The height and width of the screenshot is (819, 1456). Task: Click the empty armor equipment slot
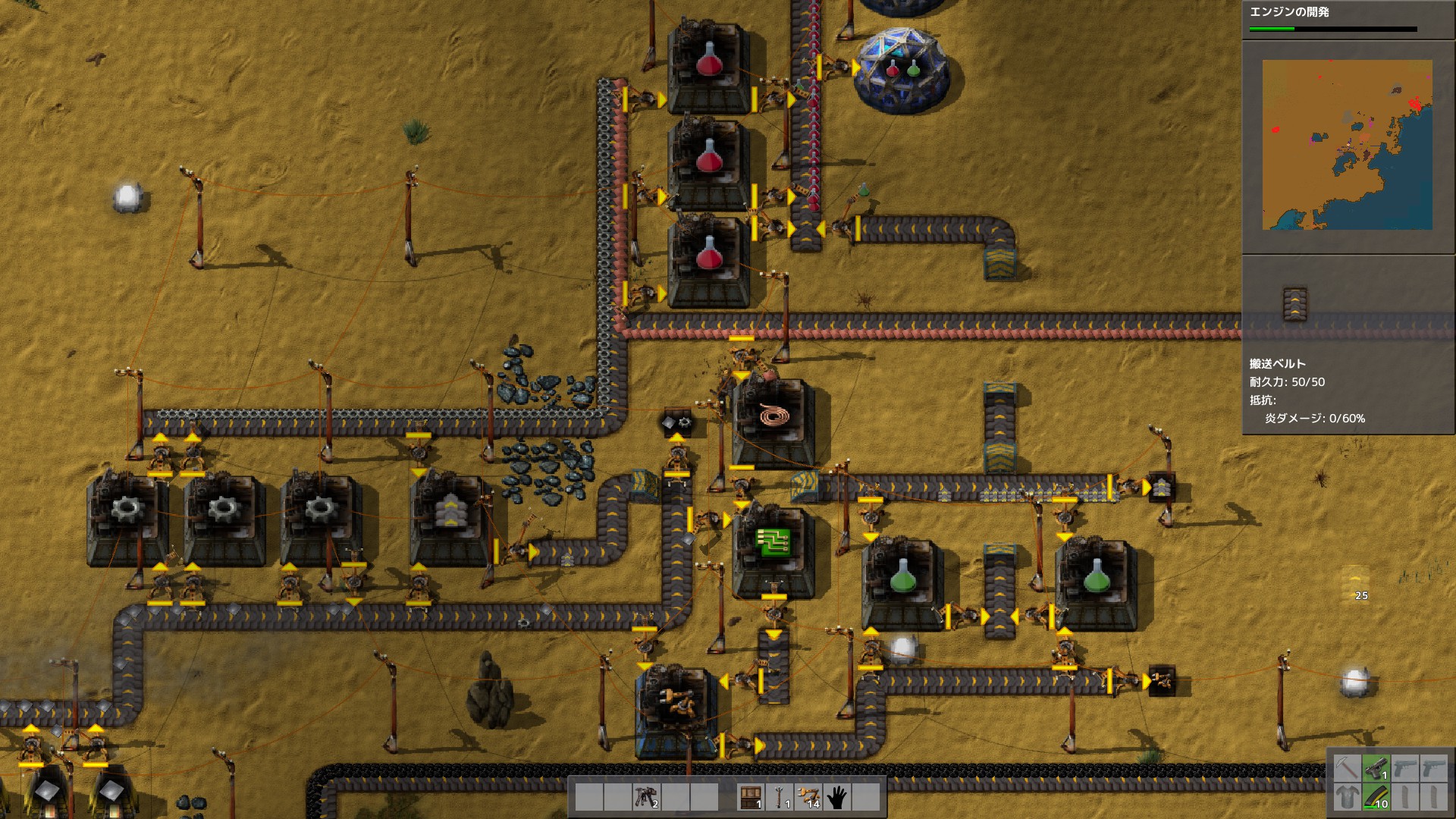[x=1348, y=798]
